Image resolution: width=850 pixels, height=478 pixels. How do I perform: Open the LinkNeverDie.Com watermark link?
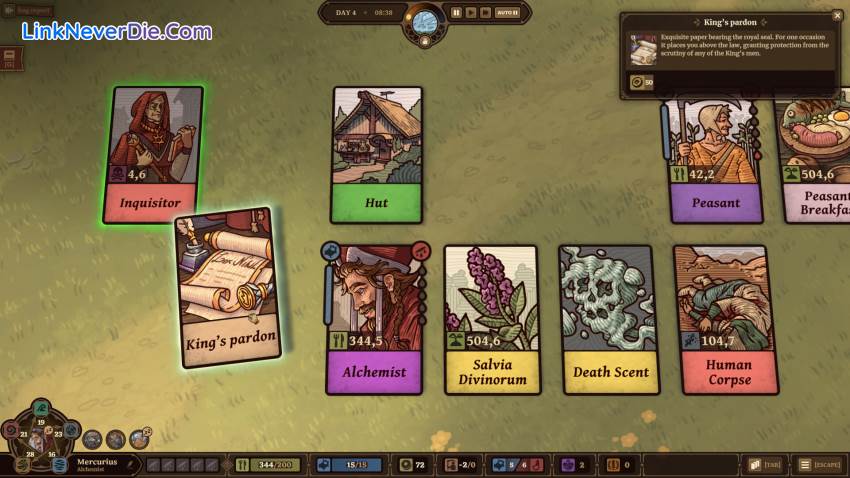[117, 31]
